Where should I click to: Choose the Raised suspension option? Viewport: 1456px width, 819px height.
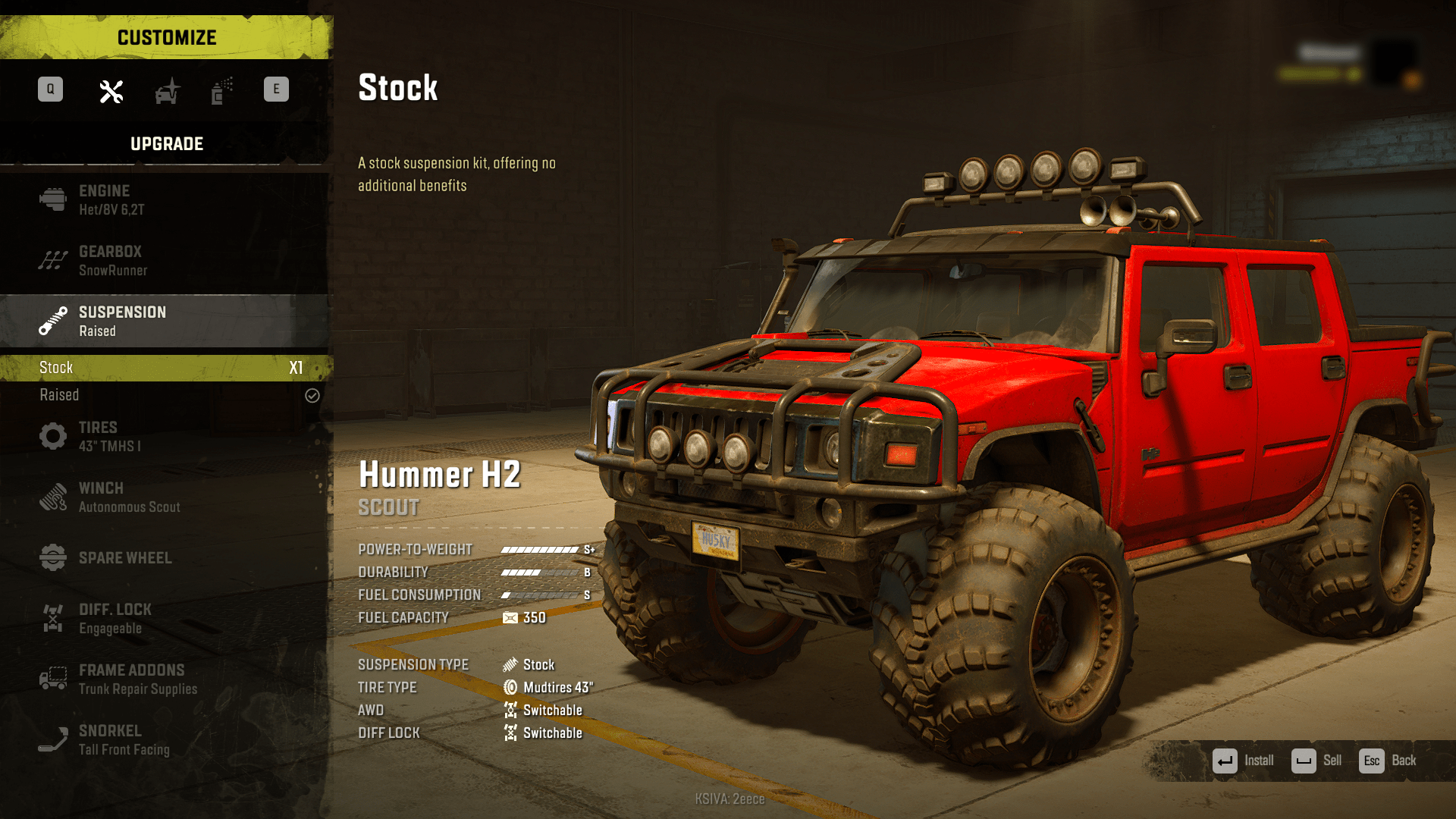pyautogui.click(x=165, y=395)
